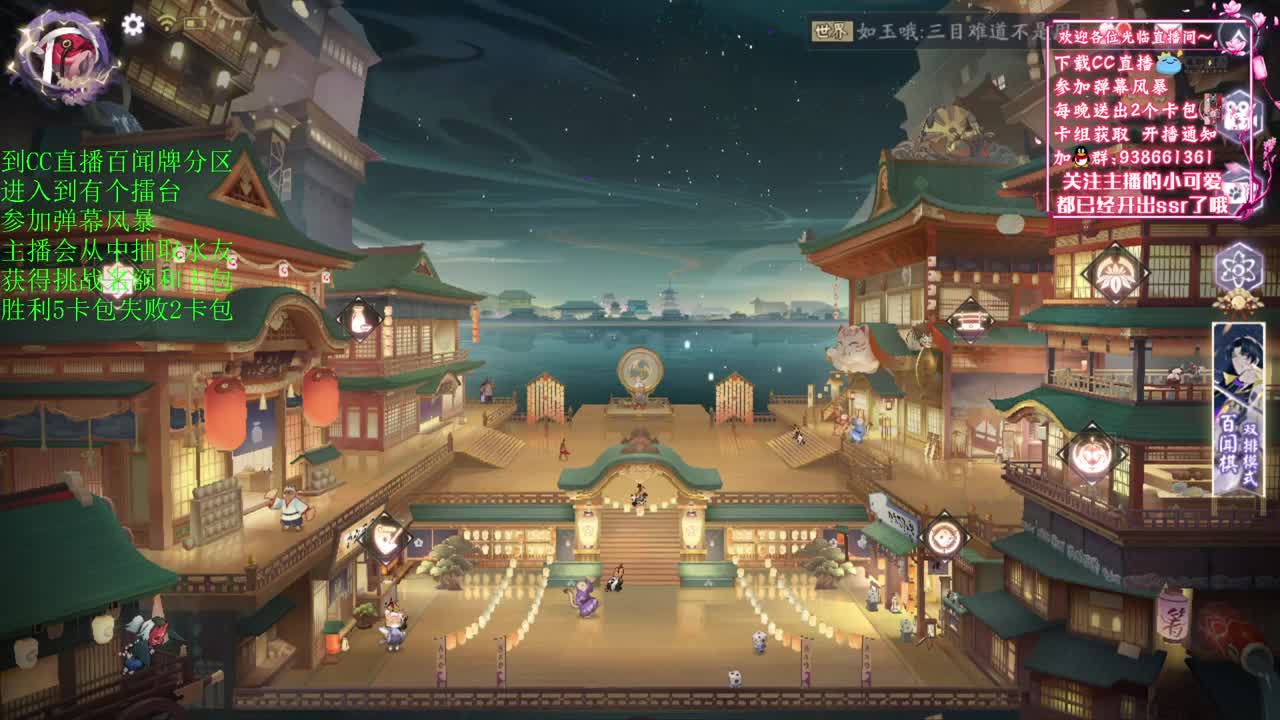Select the lotus flower diamond emblem icon
Viewport: 1280px width, 720px height.
click(1114, 276)
